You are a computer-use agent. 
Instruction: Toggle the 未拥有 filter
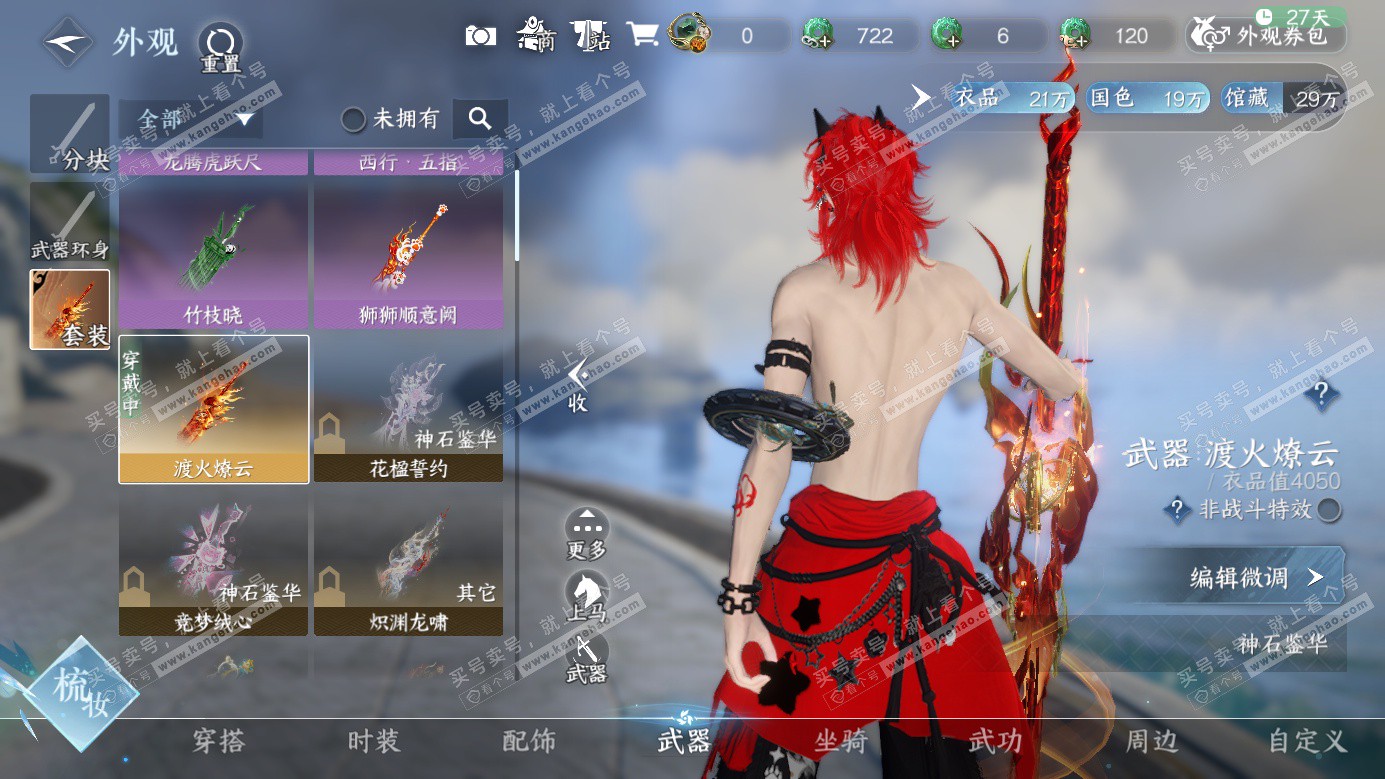click(x=353, y=120)
